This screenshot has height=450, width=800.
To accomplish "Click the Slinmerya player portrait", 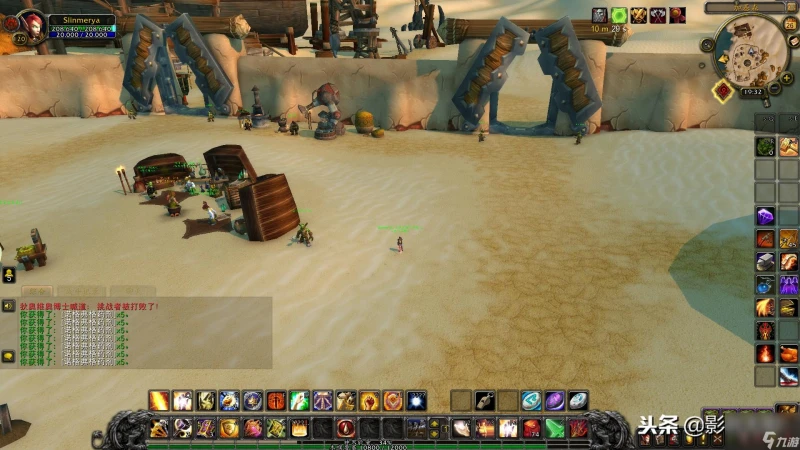I will [x=31, y=22].
